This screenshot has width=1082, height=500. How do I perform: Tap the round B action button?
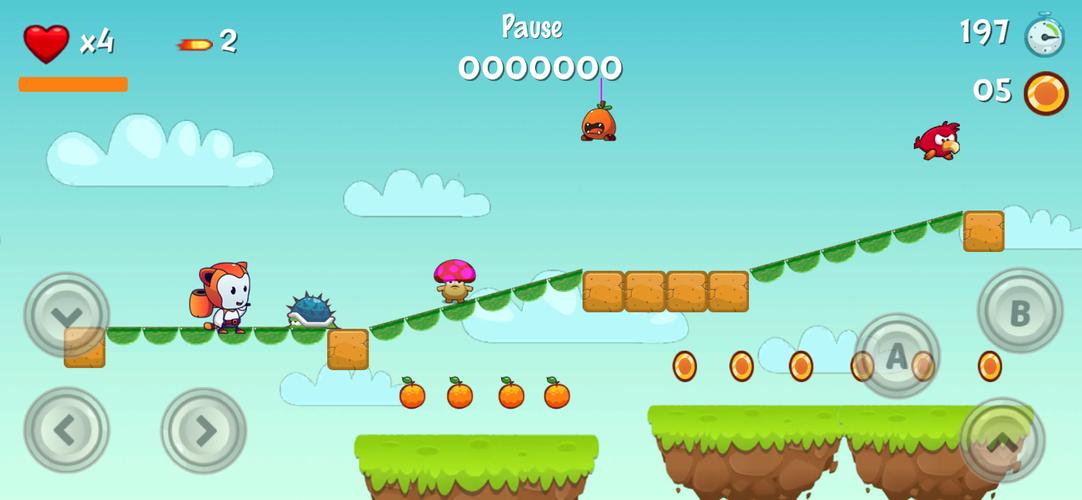[x=1019, y=312]
